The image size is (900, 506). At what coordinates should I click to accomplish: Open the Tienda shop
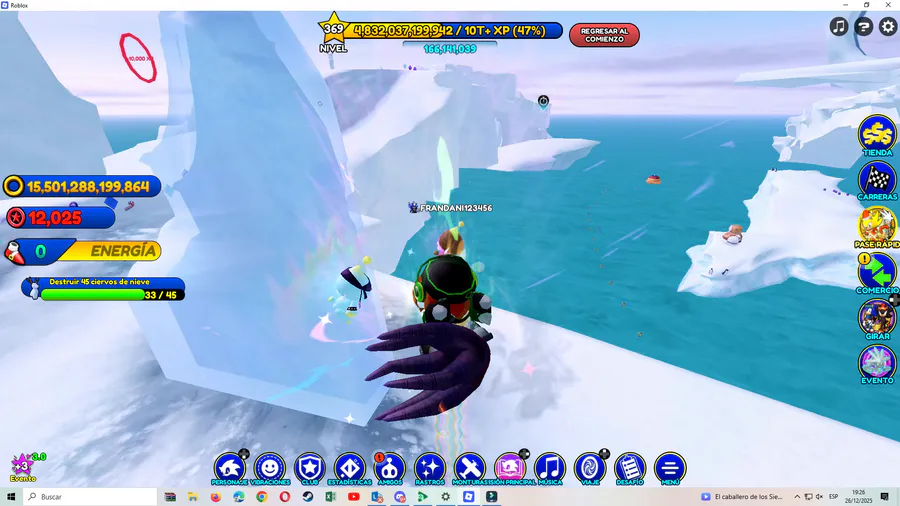tap(877, 135)
